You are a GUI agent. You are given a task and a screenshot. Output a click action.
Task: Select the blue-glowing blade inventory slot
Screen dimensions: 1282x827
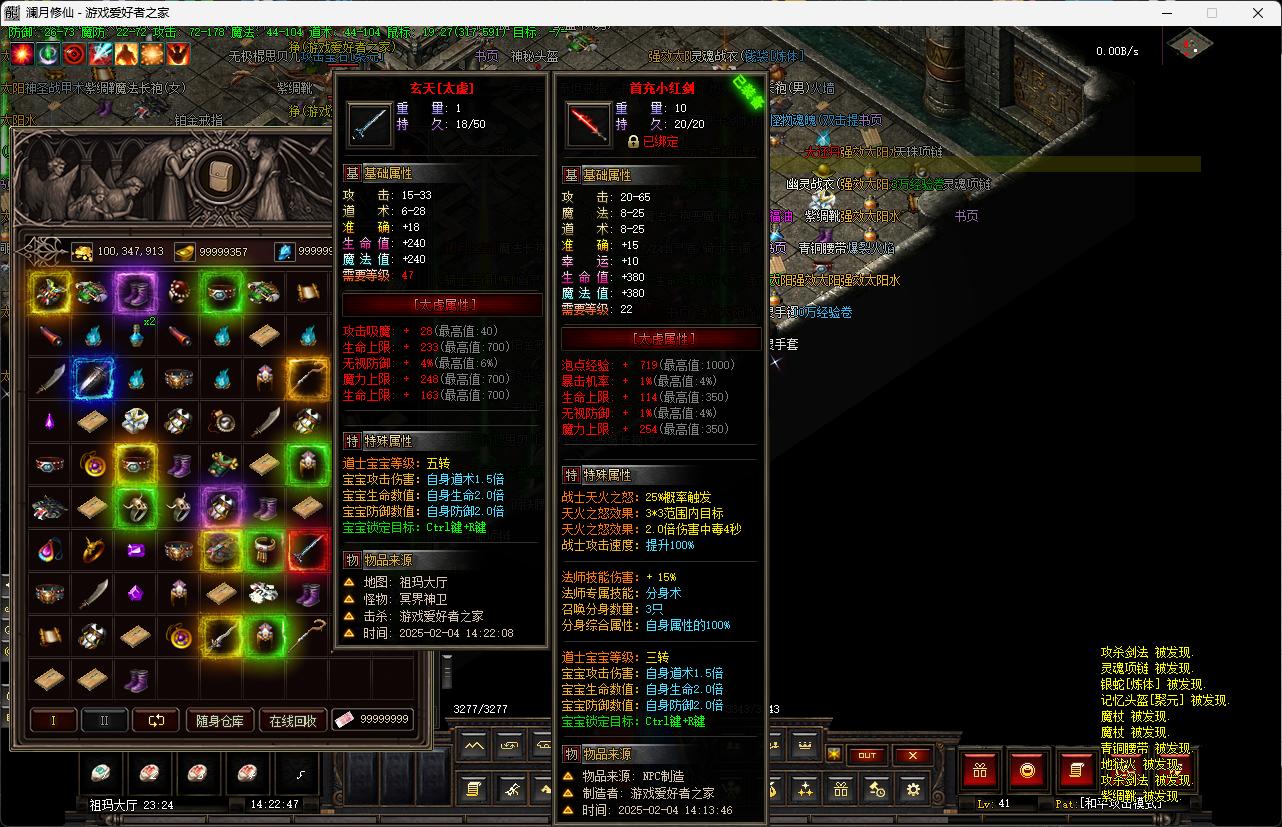coord(92,378)
